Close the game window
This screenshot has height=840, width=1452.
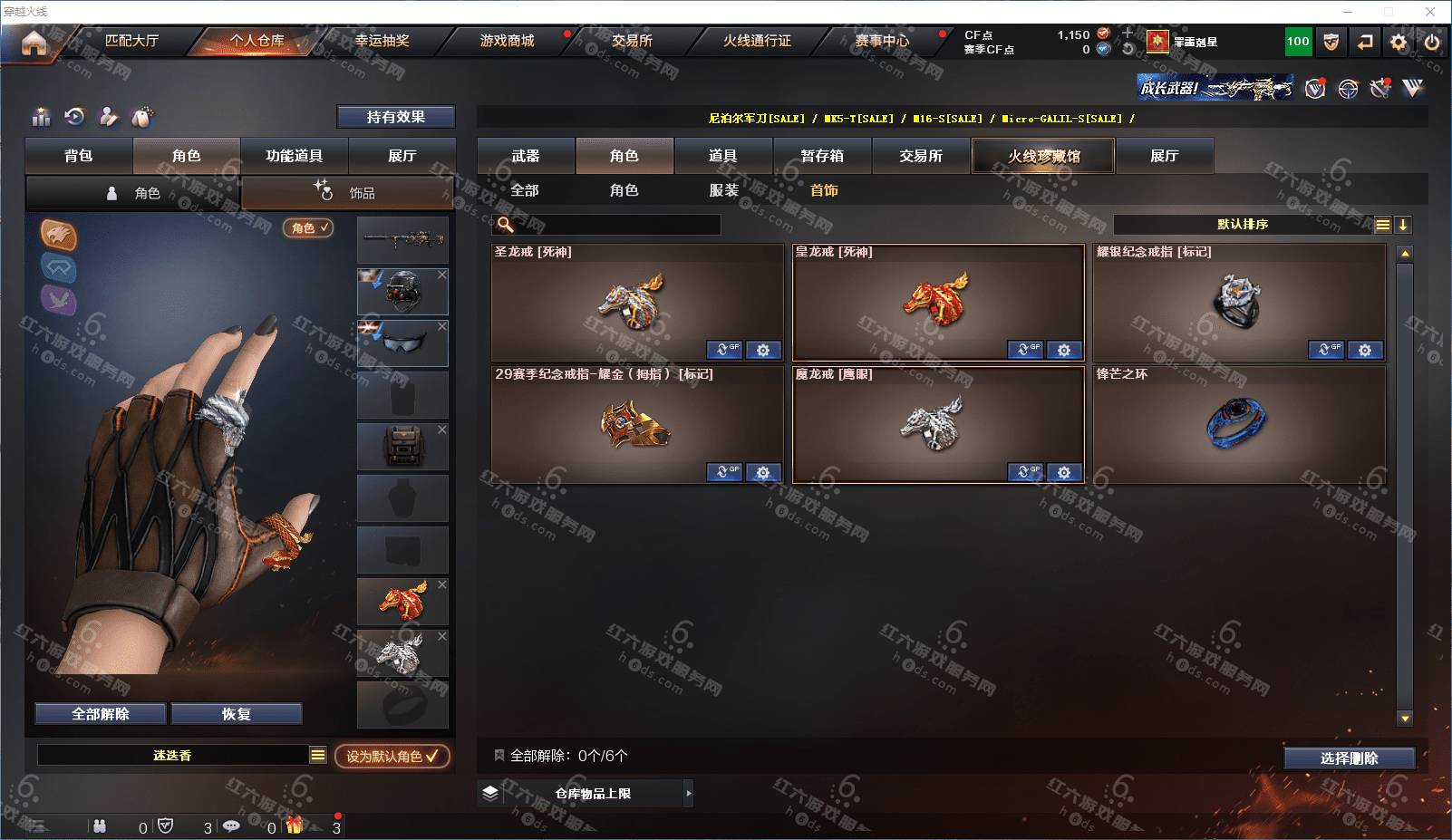pyautogui.click(x=1430, y=12)
